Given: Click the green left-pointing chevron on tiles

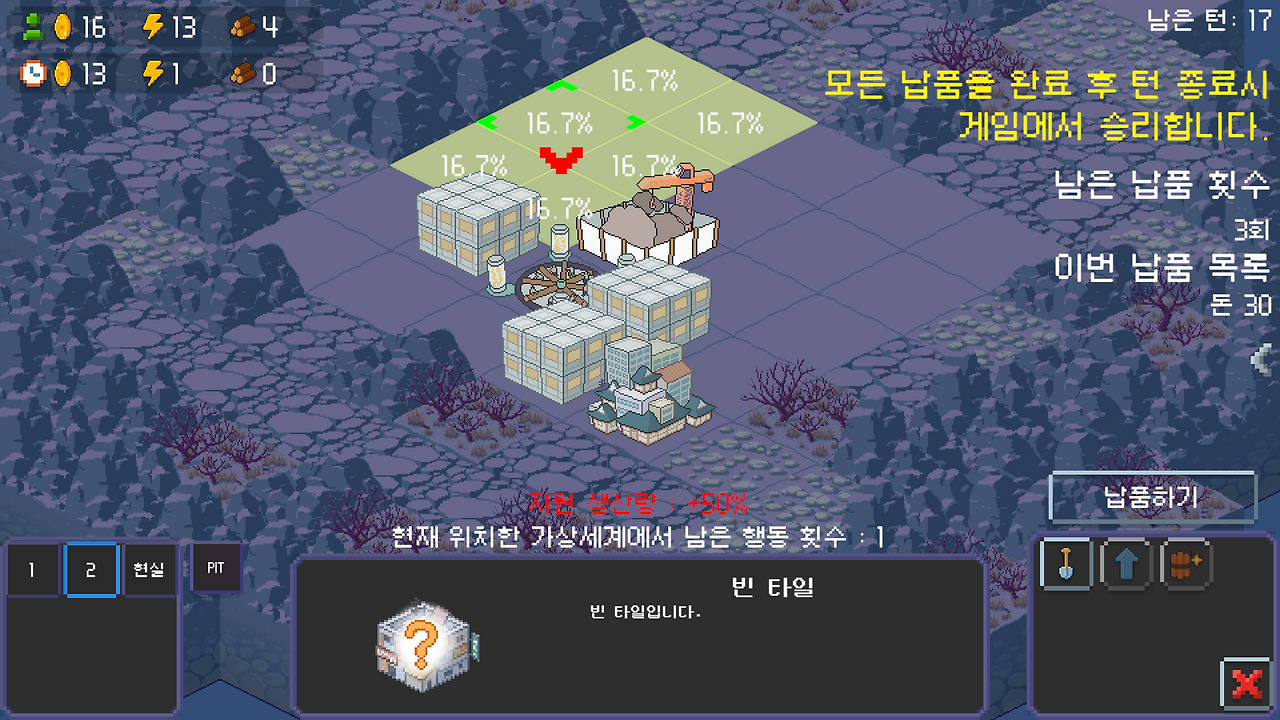Looking at the screenshot, I should [x=488, y=124].
